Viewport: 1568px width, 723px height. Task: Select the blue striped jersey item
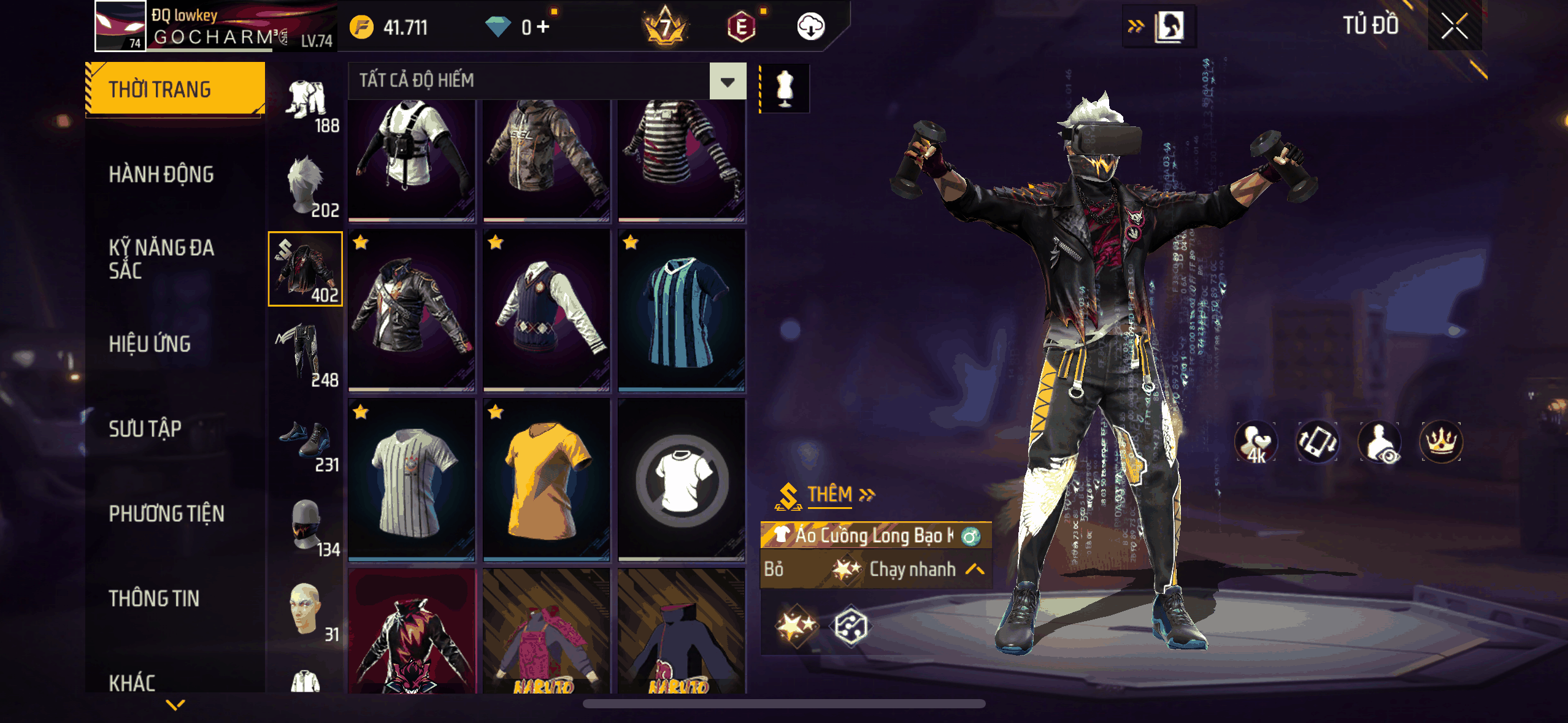(681, 310)
